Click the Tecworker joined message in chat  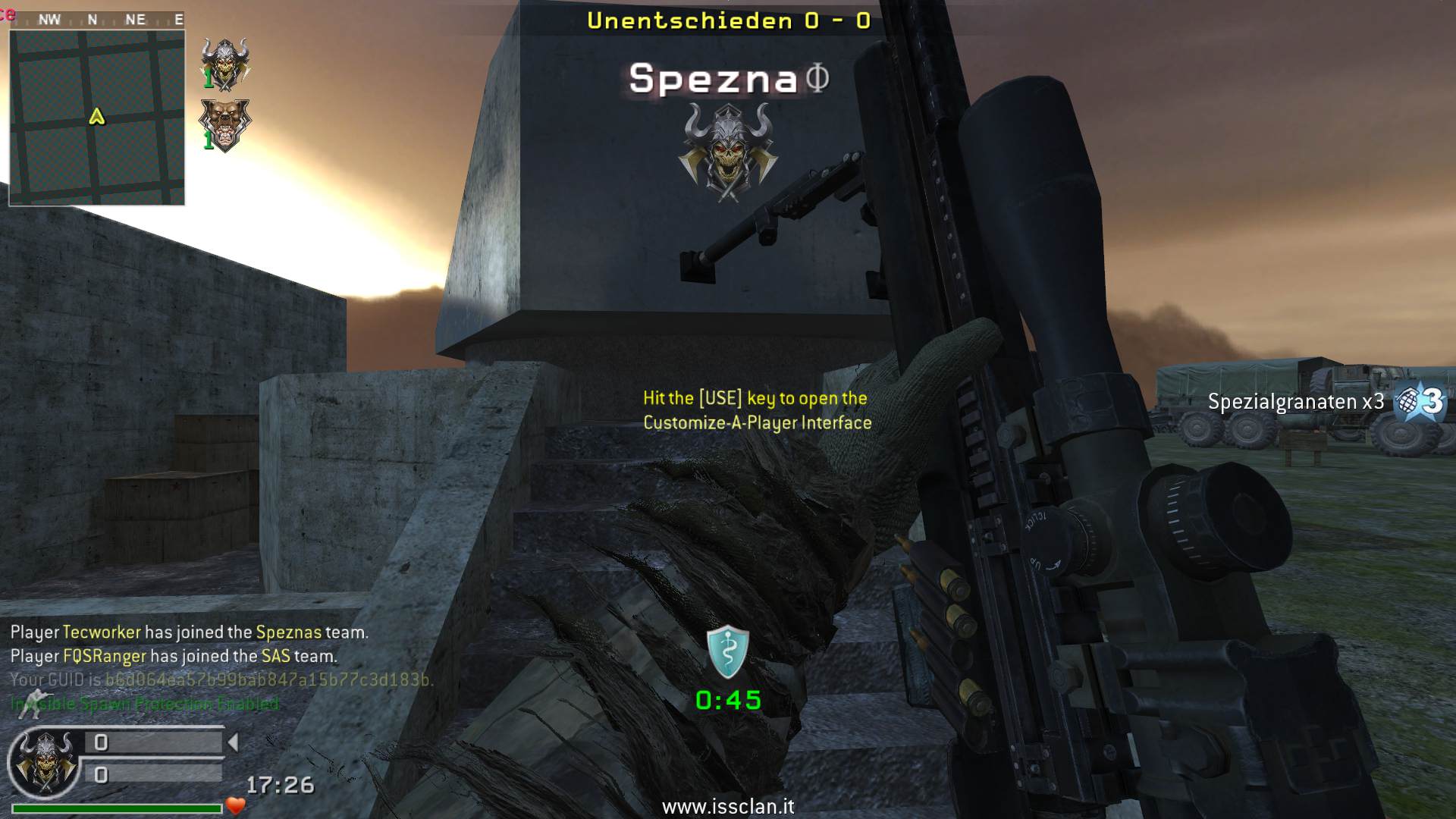189,632
